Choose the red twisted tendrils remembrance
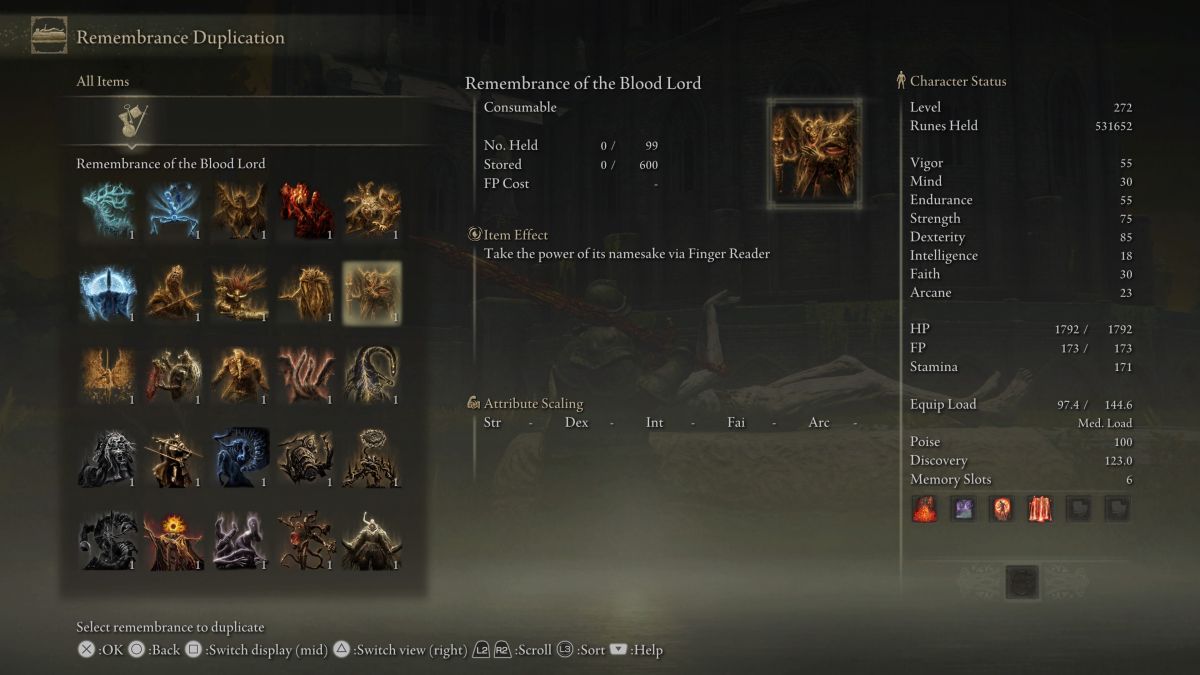Screen dimensions: 1200x675 306,376
